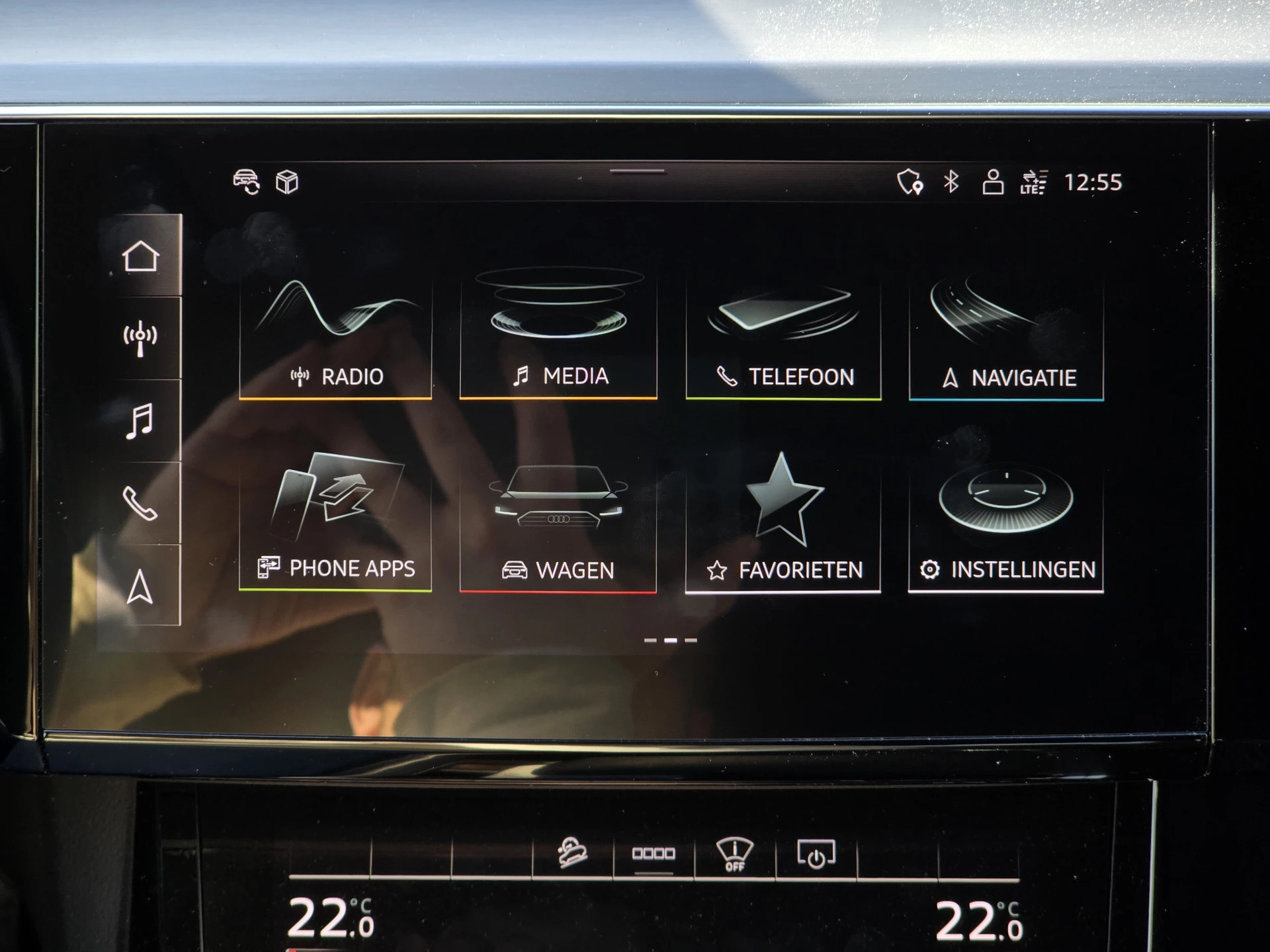Viewport: 1270px width, 952px height.
Task: Tap the screen power button below display
Action: [816, 854]
